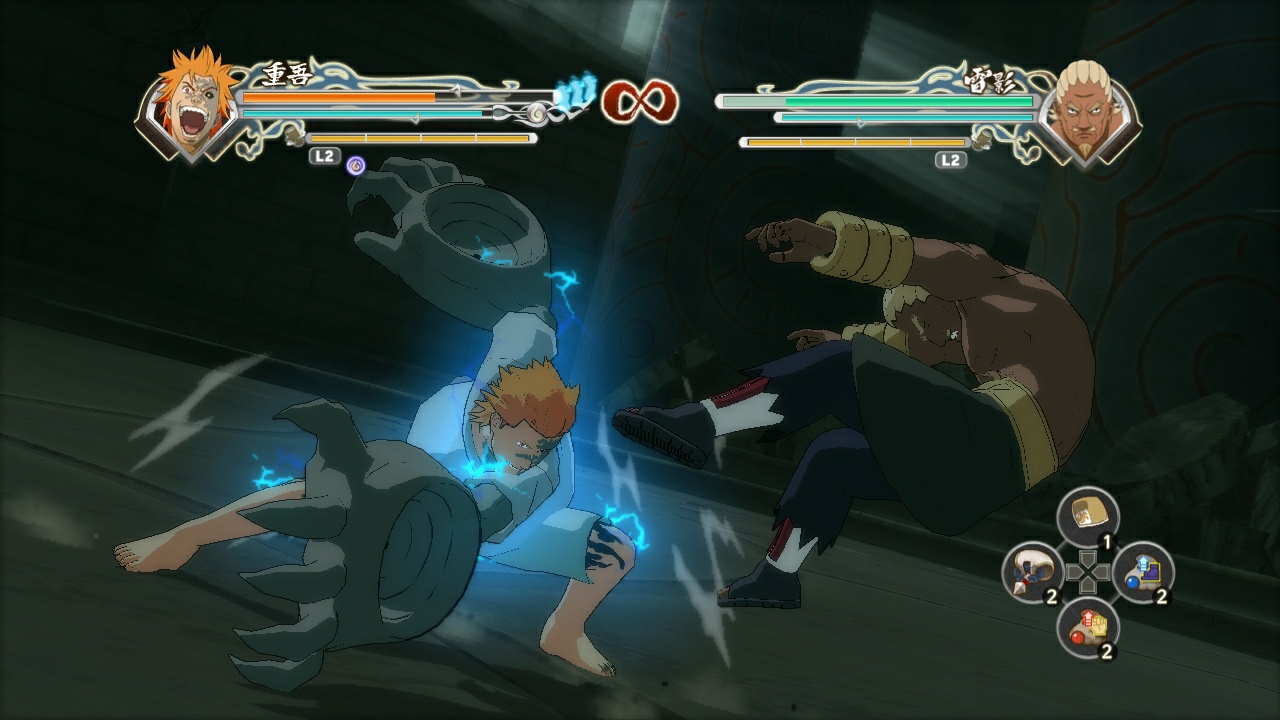This screenshot has height=720, width=1280.
Task: Use the red attack-boost pill item
Action: tap(1088, 626)
